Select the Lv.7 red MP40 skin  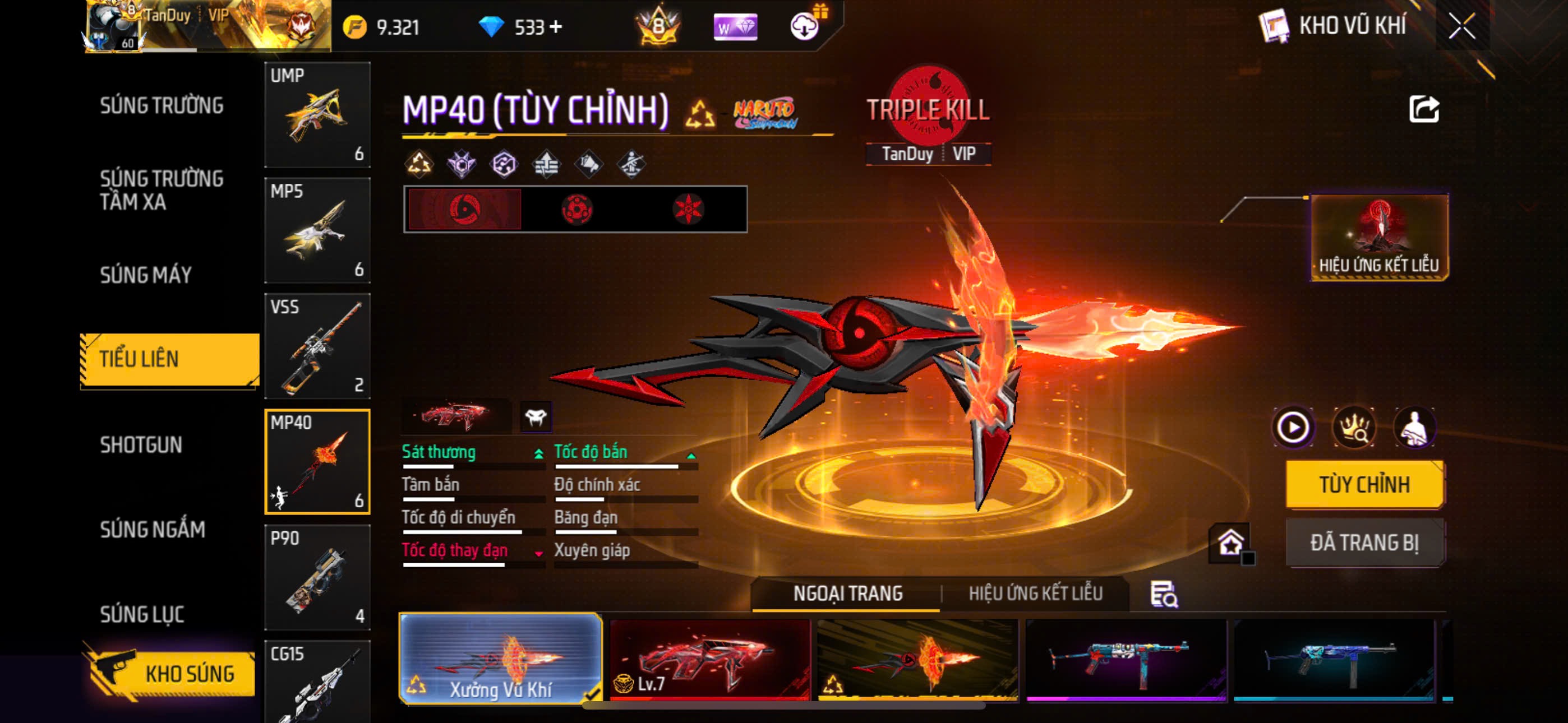click(x=710, y=660)
